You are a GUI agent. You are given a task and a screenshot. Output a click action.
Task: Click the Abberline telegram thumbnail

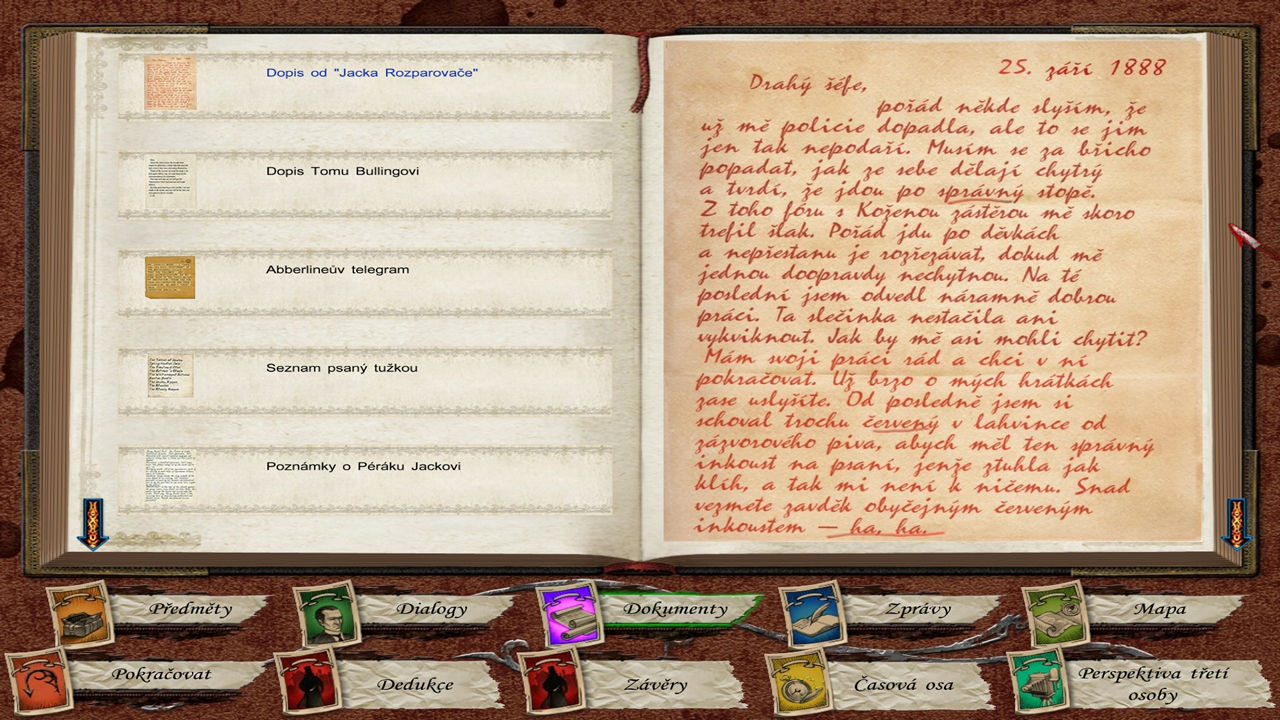[170, 277]
